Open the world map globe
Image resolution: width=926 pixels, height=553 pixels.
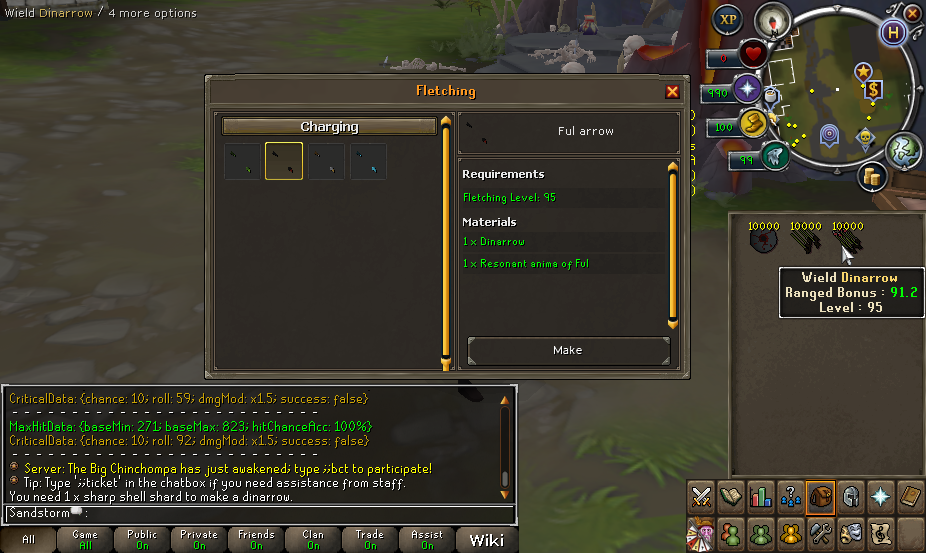click(x=902, y=149)
